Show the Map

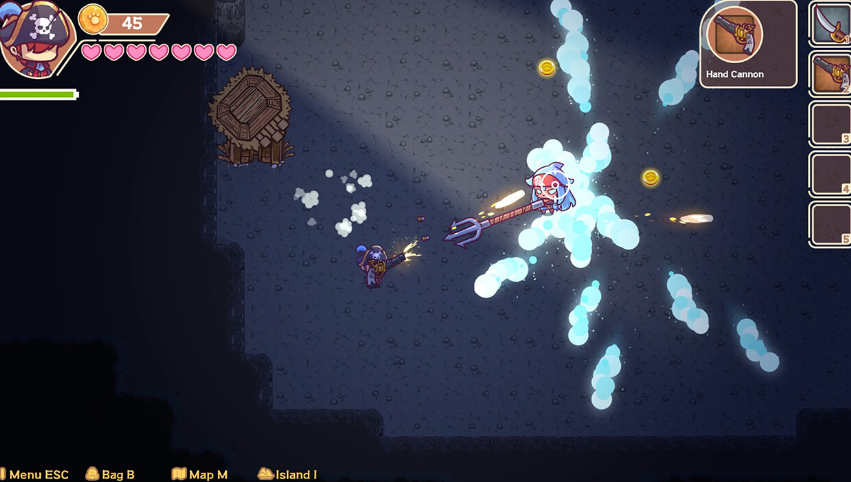click(200, 474)
